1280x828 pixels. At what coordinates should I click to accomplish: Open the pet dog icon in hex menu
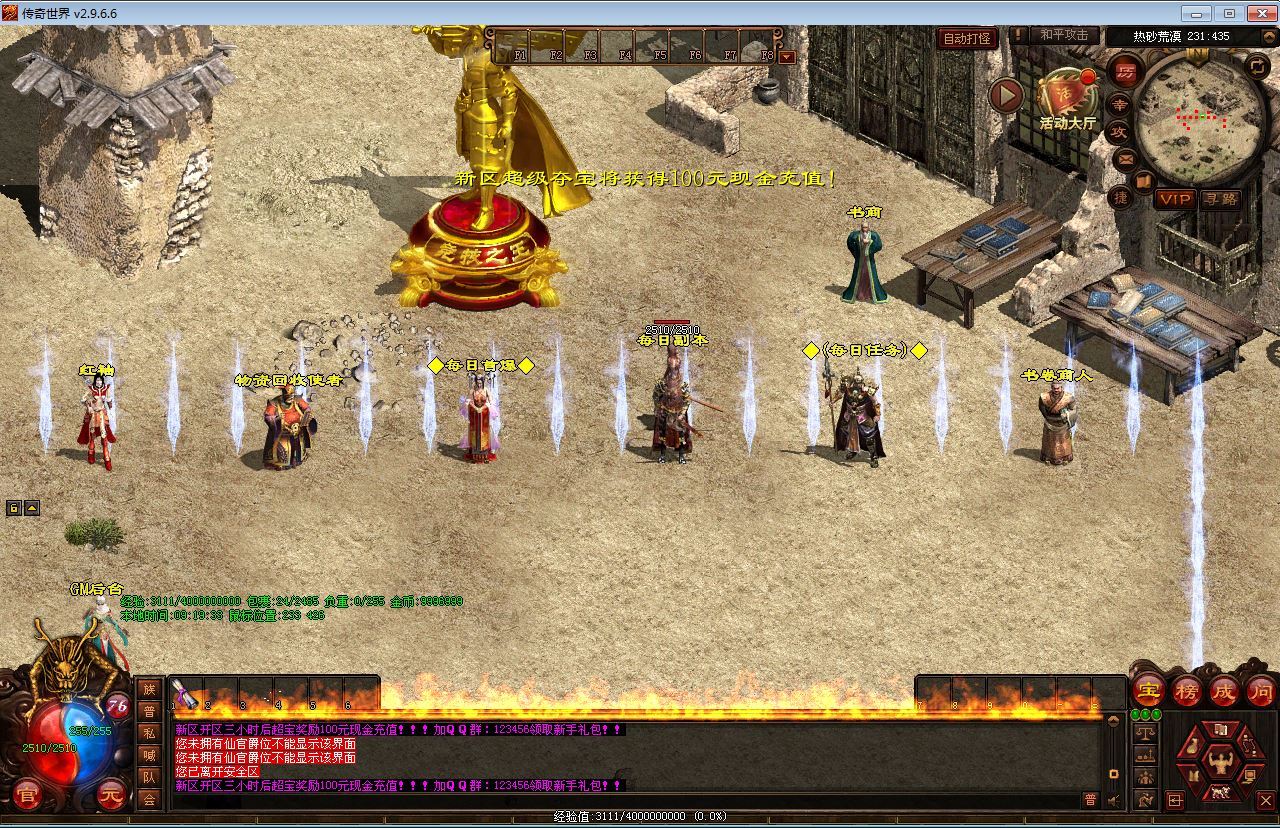coord(1221,793)
